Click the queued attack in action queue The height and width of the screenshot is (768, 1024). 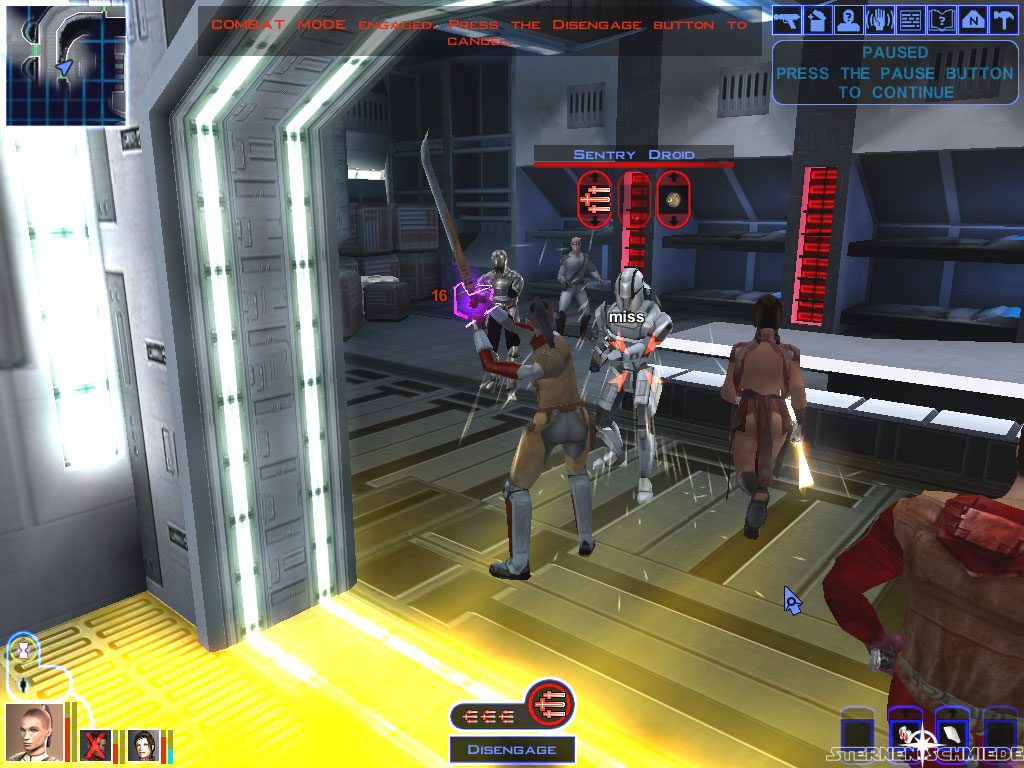point(549,702)
